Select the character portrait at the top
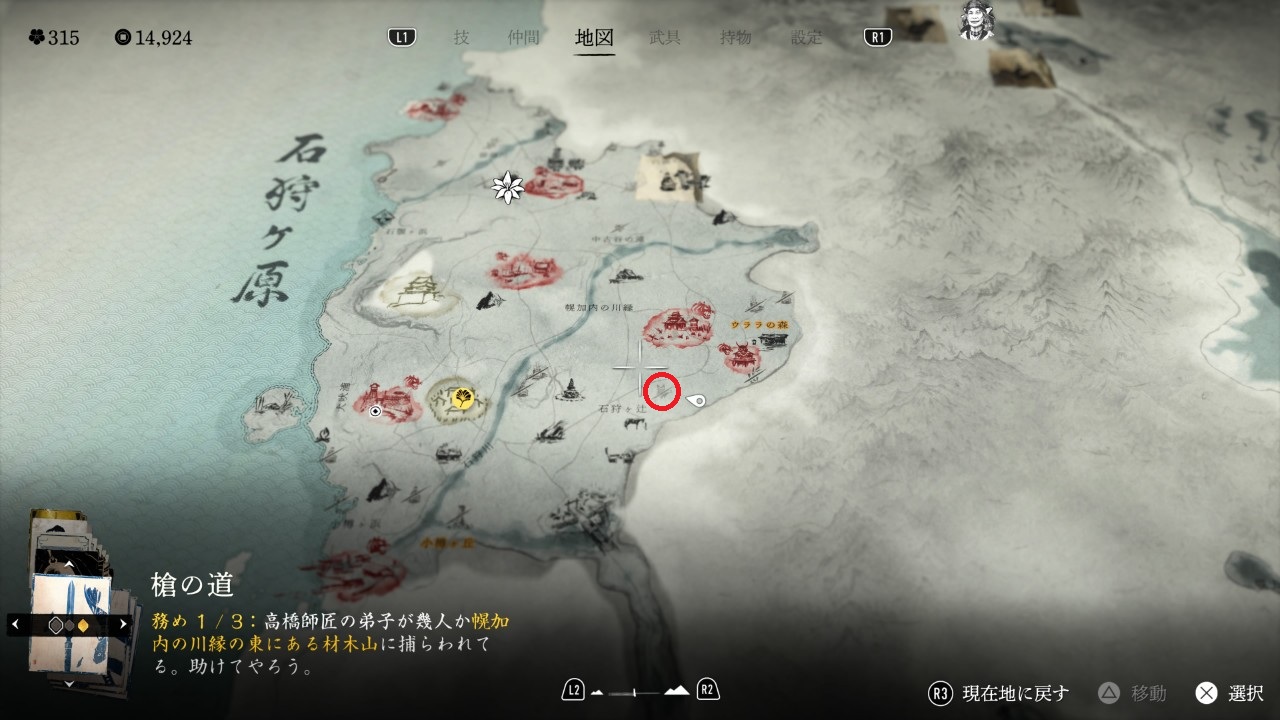The height and width of the screenshot is (720, 1280). (x=977, y=22)
